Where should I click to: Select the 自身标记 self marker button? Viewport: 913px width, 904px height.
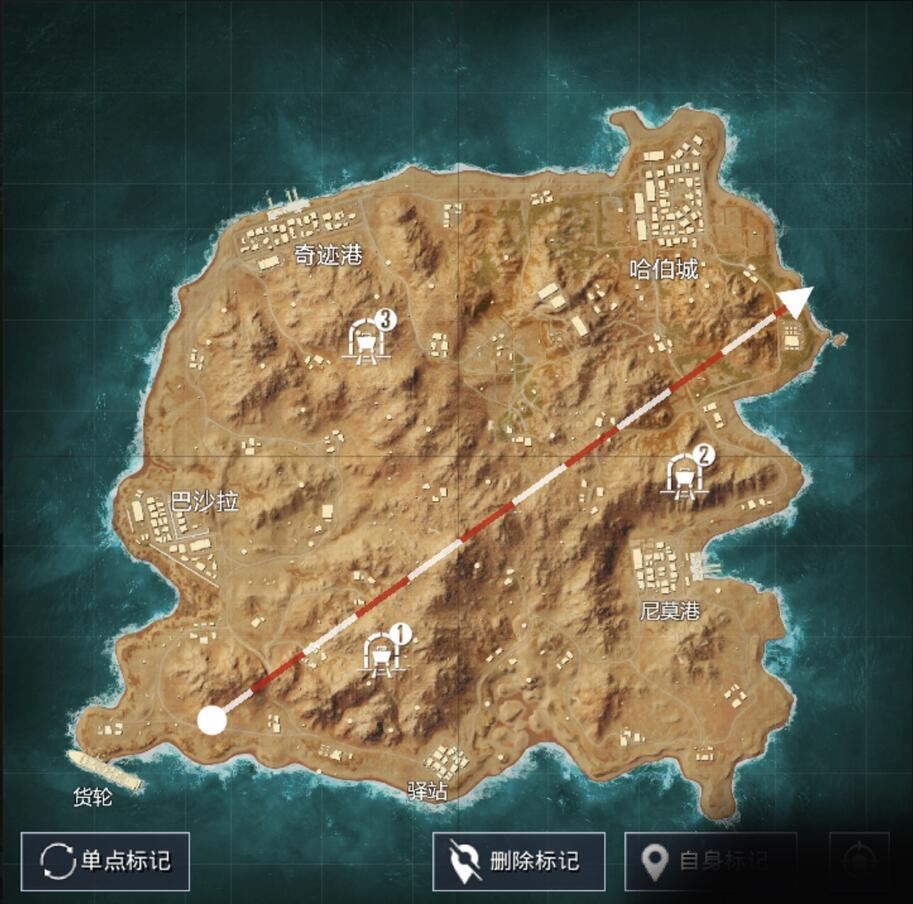tap(711, 861)
